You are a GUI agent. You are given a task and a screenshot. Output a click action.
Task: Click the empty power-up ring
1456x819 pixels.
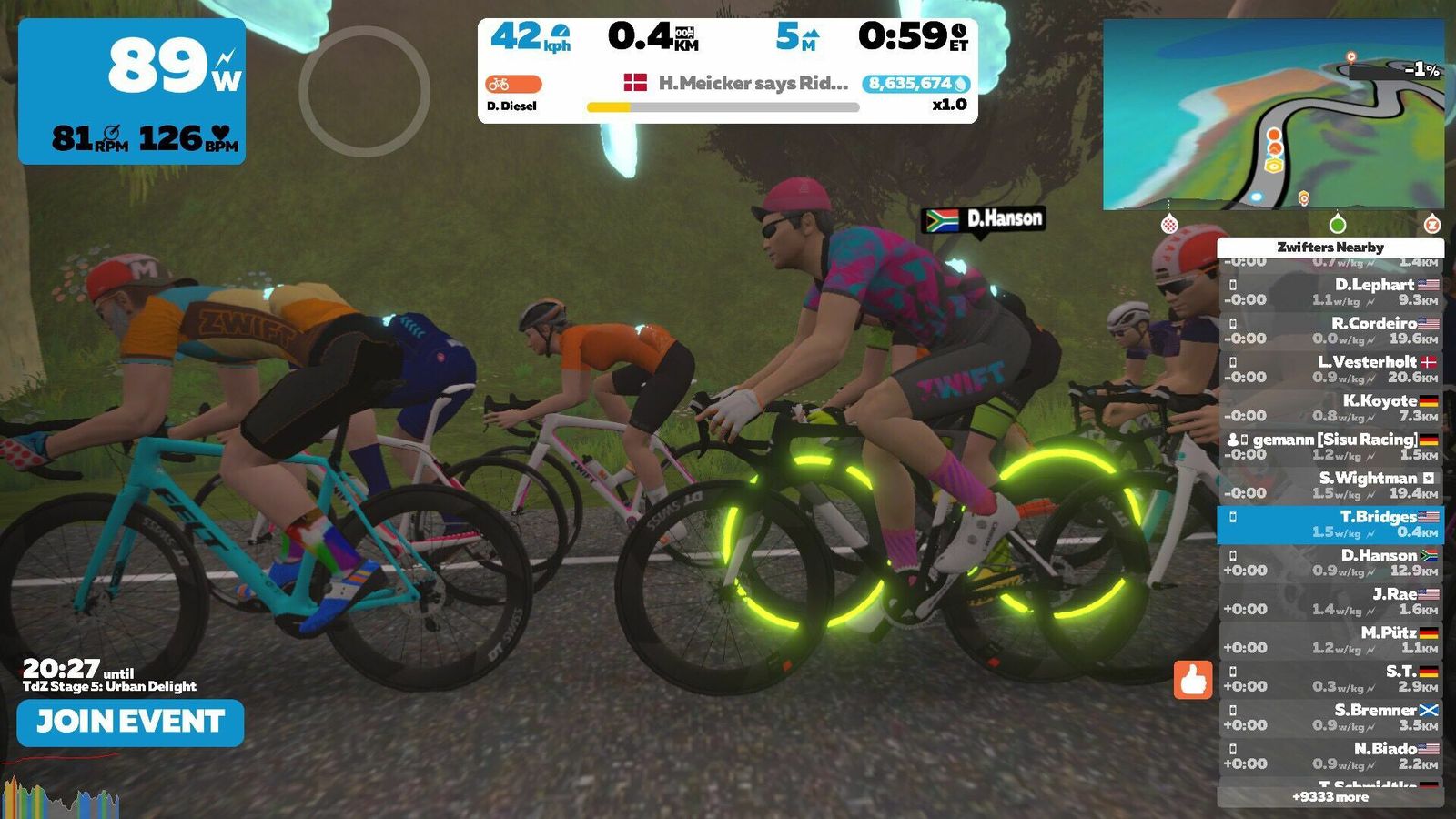[364, 91]
